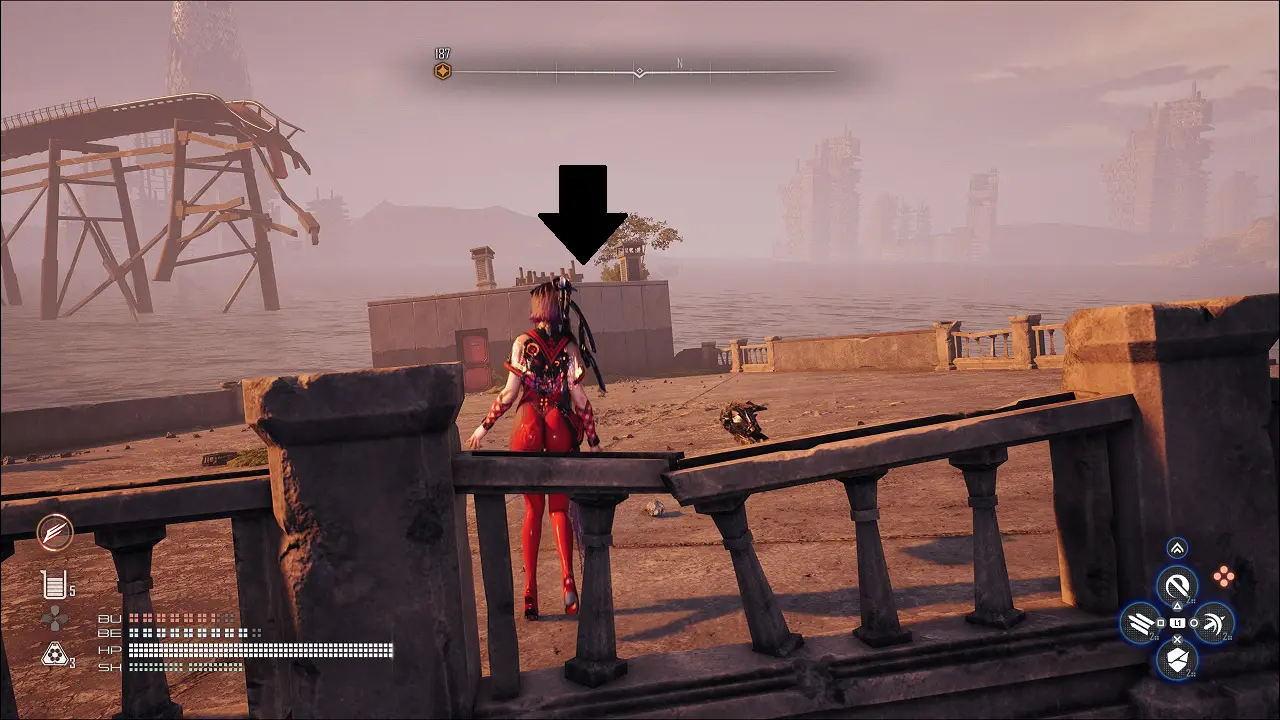Activate the top circular slash skill
1280x720 pixels.
1177,585
